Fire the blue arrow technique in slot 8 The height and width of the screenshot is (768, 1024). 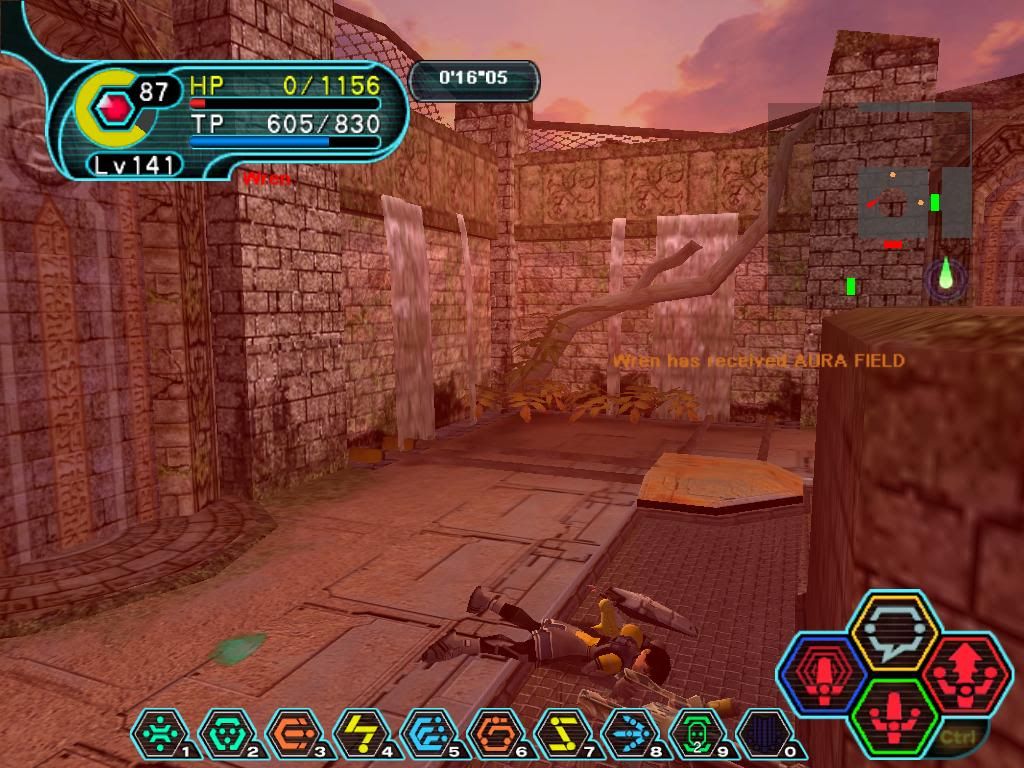point(629,734)
